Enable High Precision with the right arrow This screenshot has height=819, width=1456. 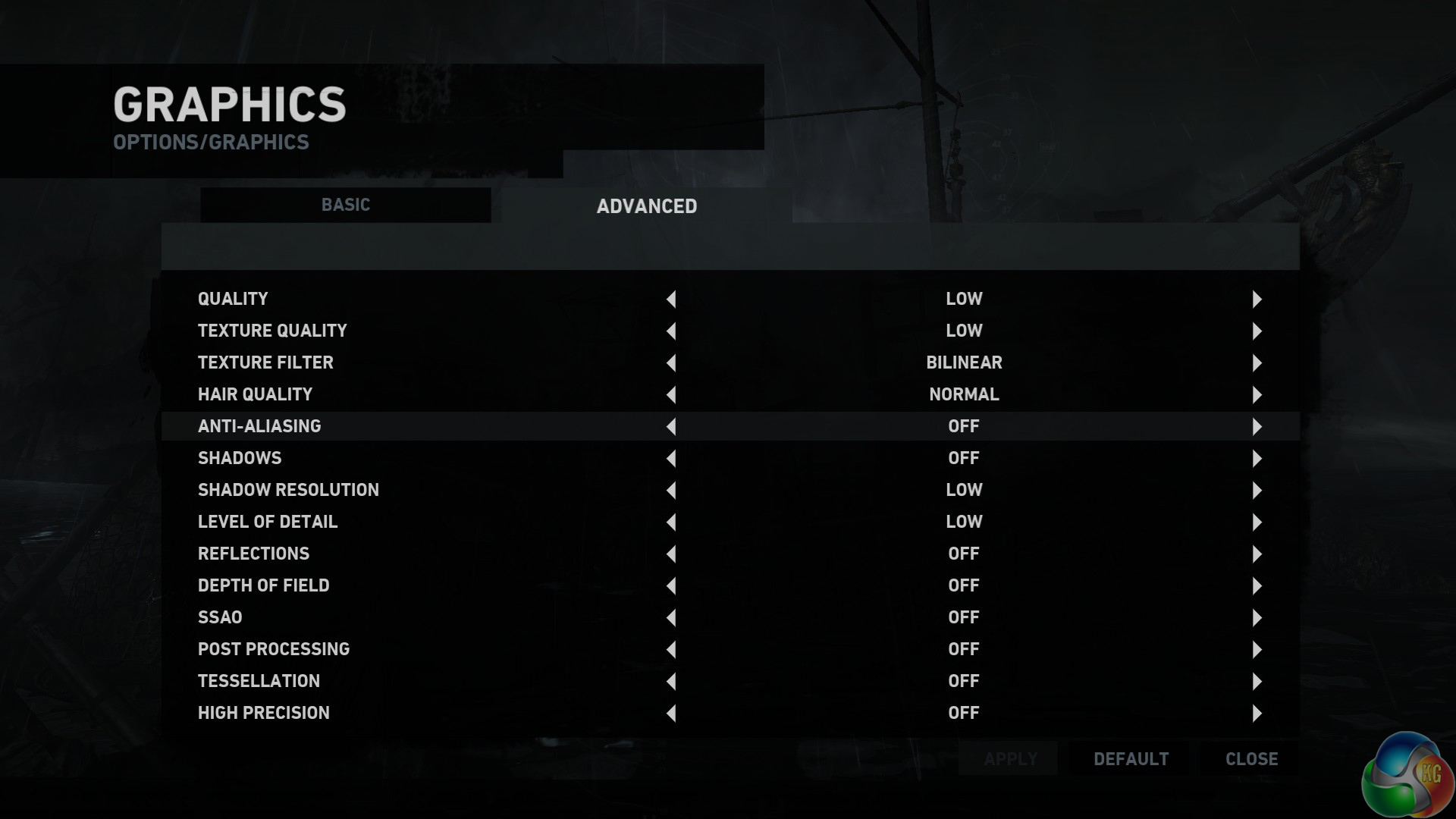(x=1257, y=714)
